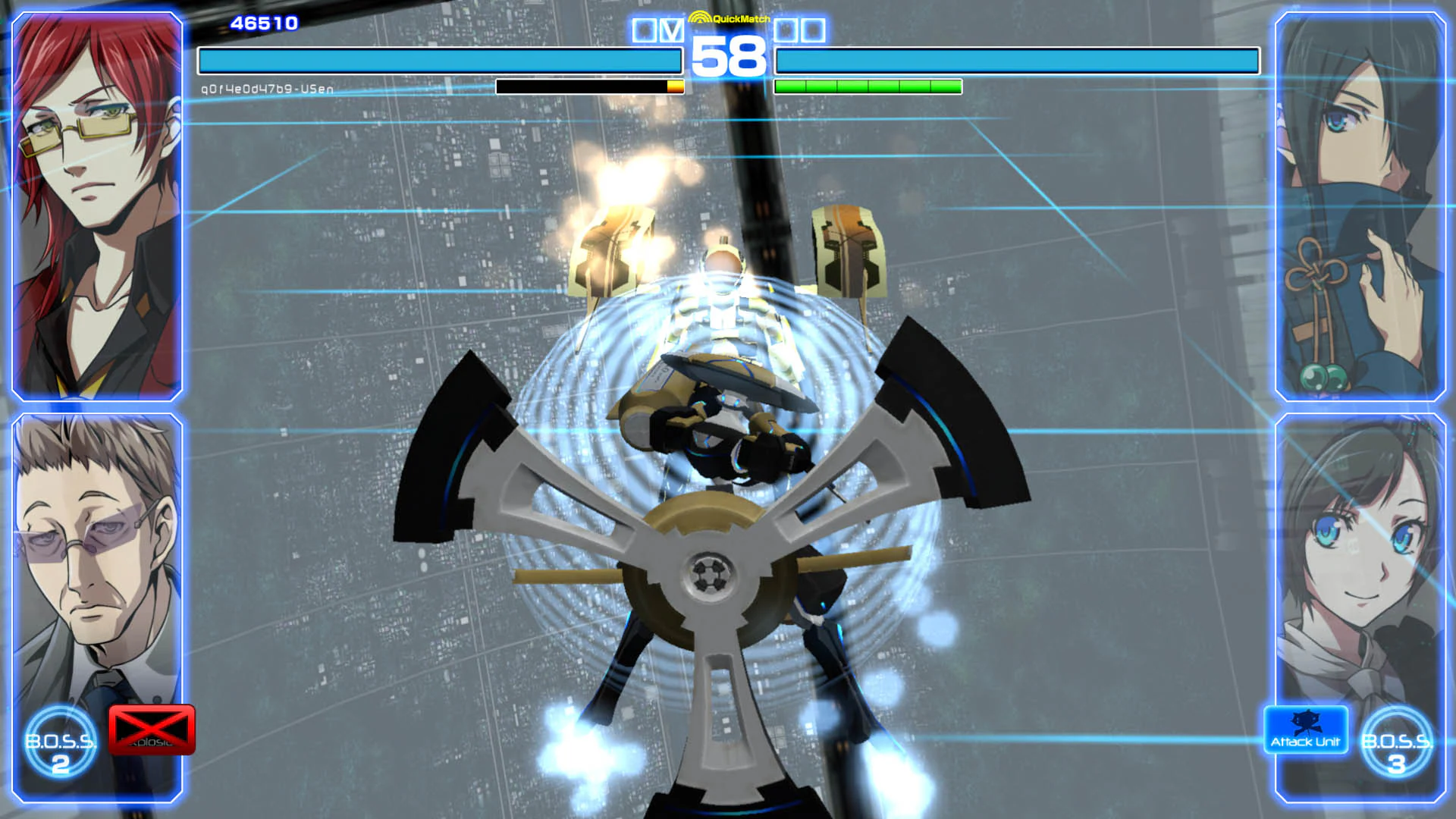Image resolution: width=1456 pixels, height=819 pixels.
Task: Click the green charge gauge under the right health bar
Action: click(868, 86)
